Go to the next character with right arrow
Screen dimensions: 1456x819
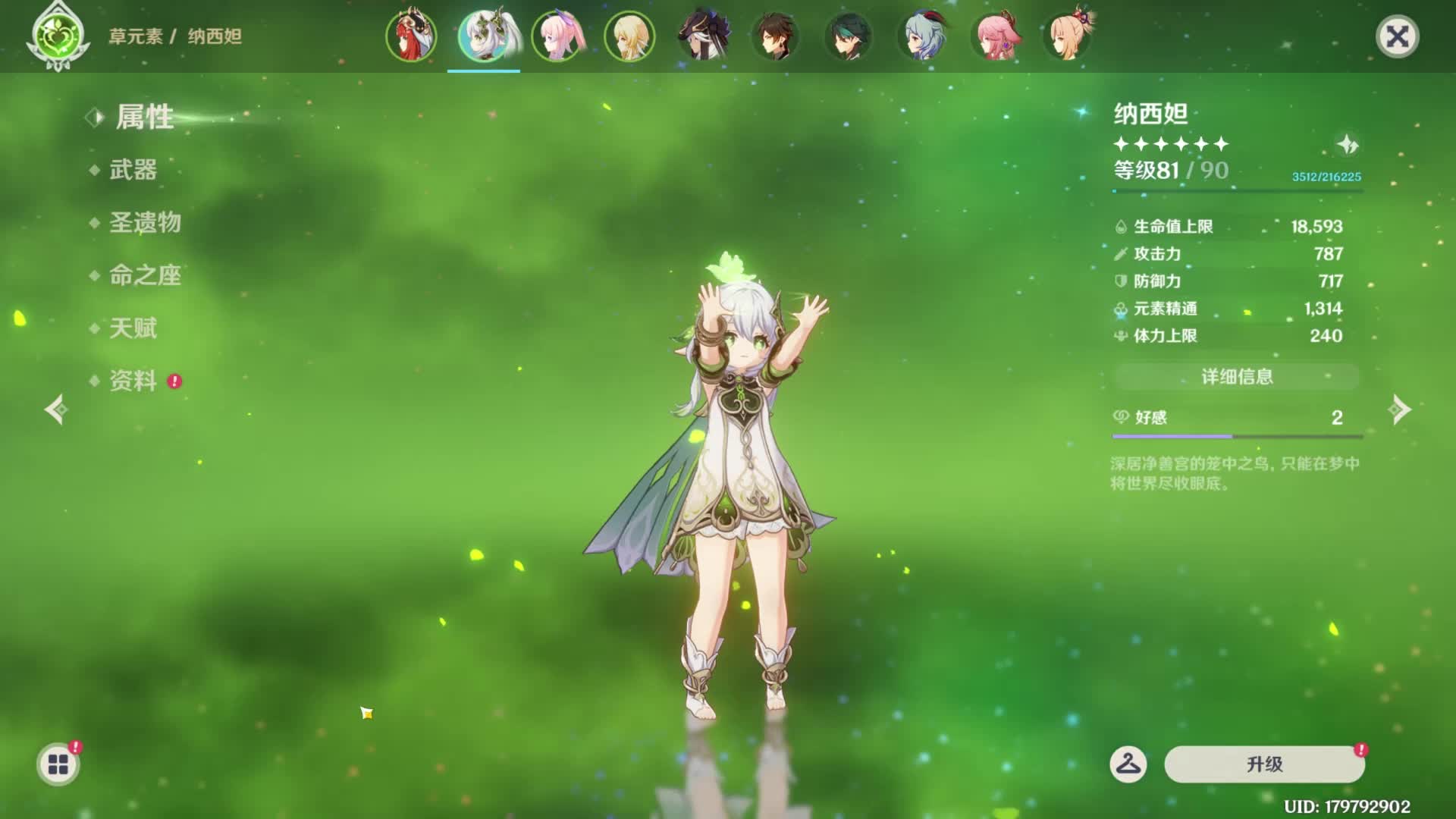[x=1399, y=410]
